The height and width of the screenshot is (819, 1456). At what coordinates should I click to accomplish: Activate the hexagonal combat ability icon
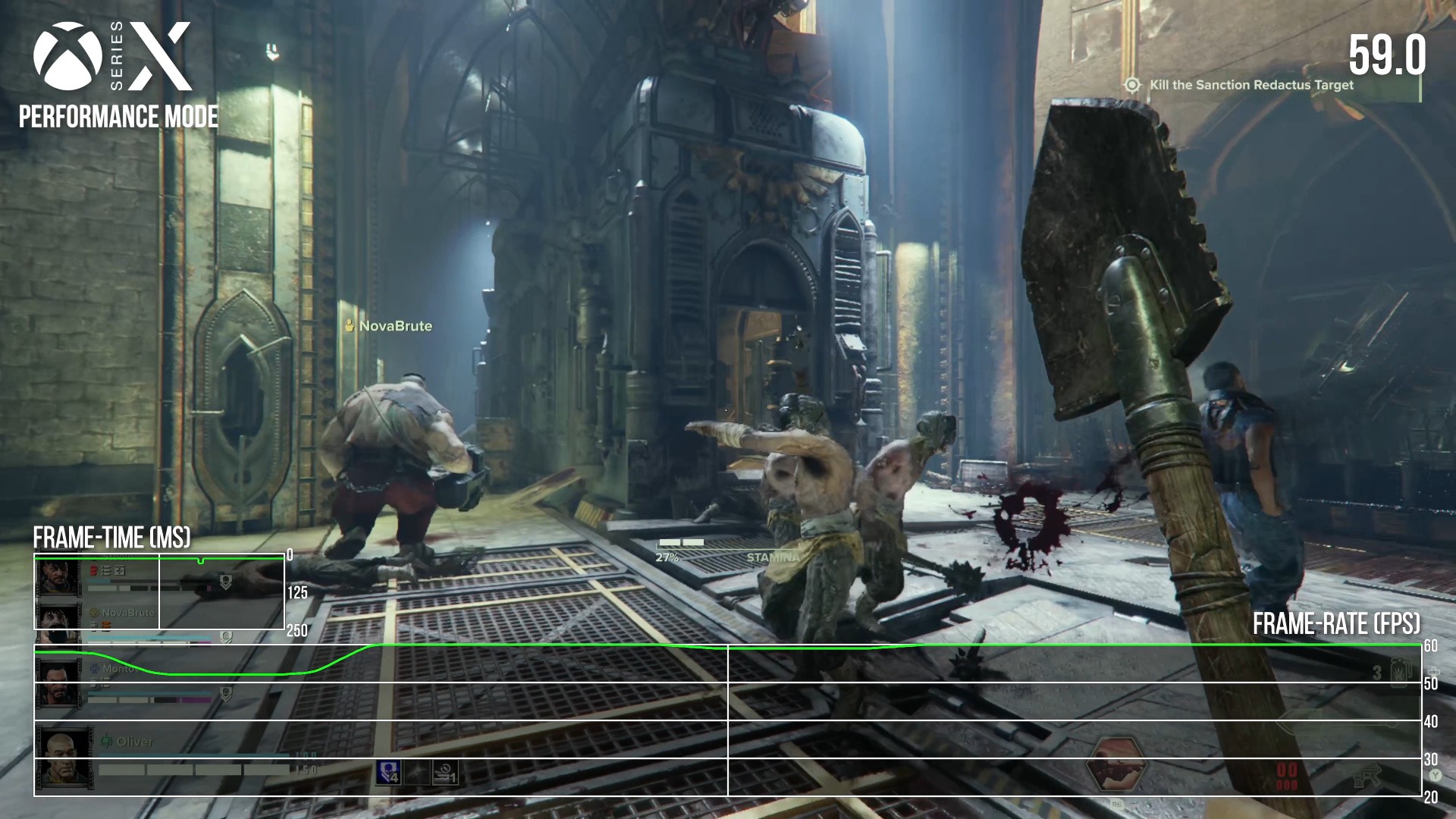pyautogui.click(x=1116, y=767)
